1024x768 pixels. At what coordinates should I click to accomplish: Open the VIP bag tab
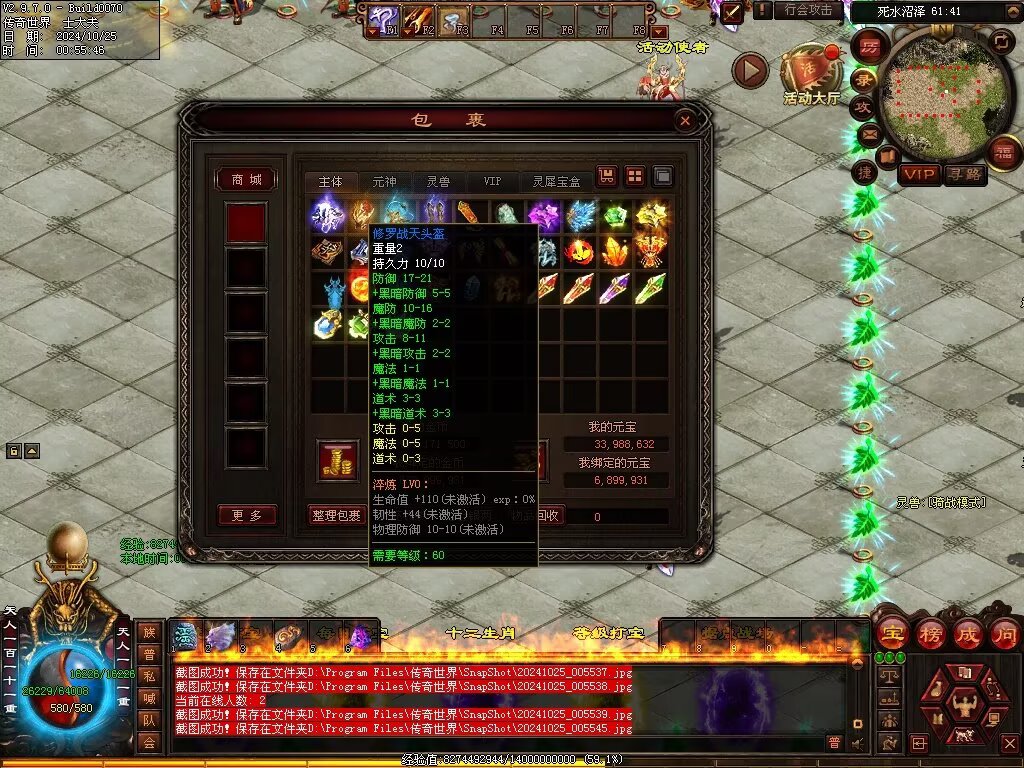pyautogui.click(x=492, y=182)
